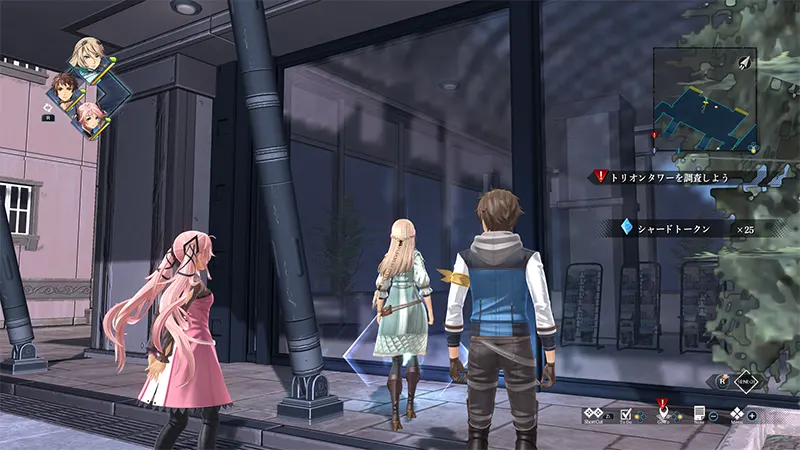
Task: Open the Note notebook icon
Action: [x=699, y=414]
